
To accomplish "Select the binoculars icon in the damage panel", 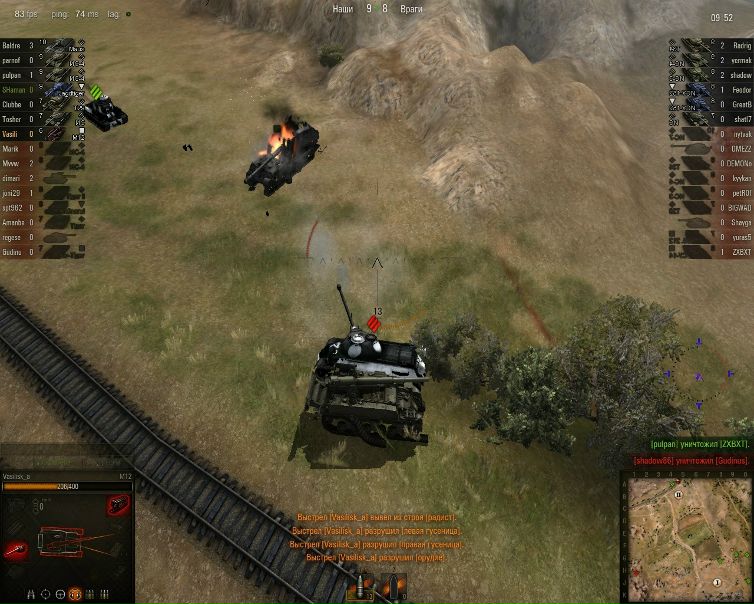I will (29, 594).
